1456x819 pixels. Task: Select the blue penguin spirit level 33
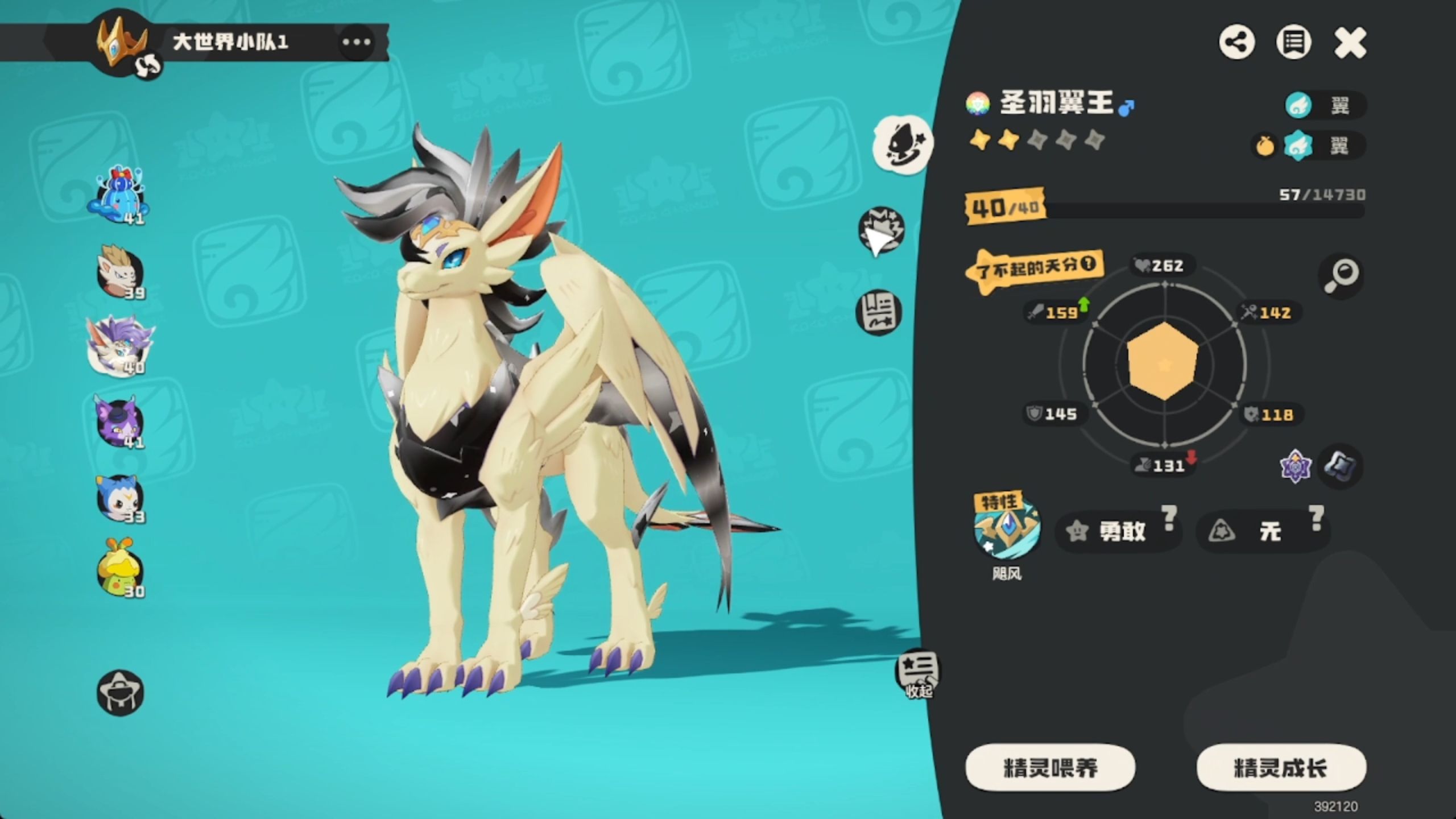pyautogui.click(x=119, y=498)
